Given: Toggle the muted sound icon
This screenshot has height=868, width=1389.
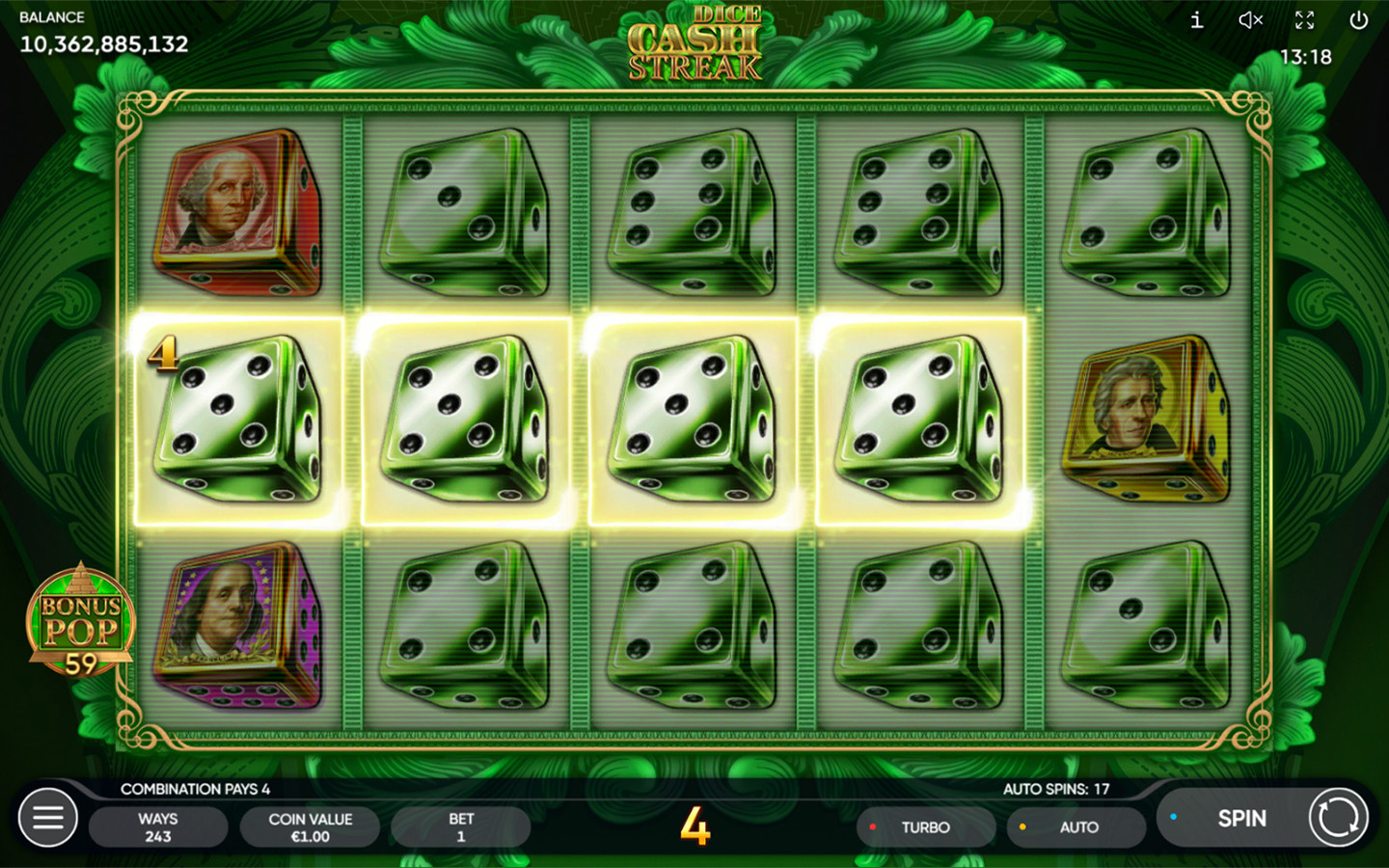Looking at the screenshot, I should (x=1250, y=20).
